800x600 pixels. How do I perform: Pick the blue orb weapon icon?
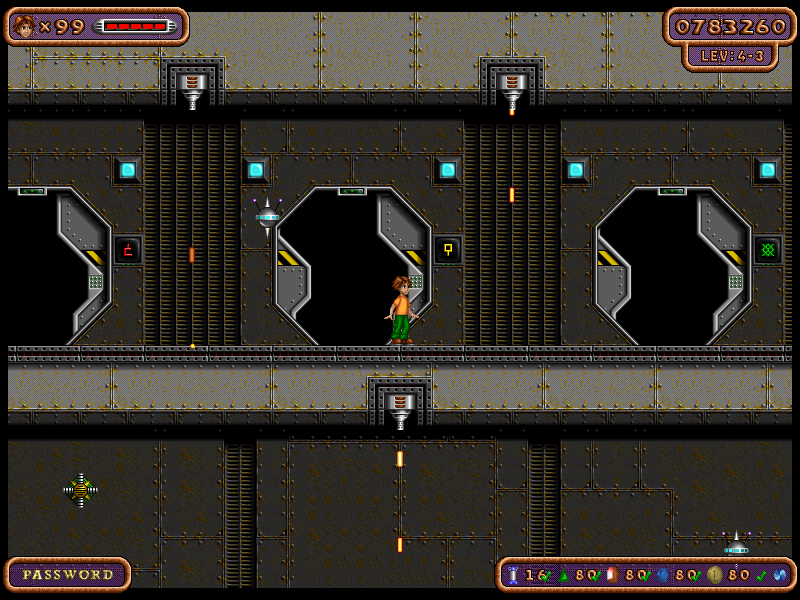click(x=661, y=574)
